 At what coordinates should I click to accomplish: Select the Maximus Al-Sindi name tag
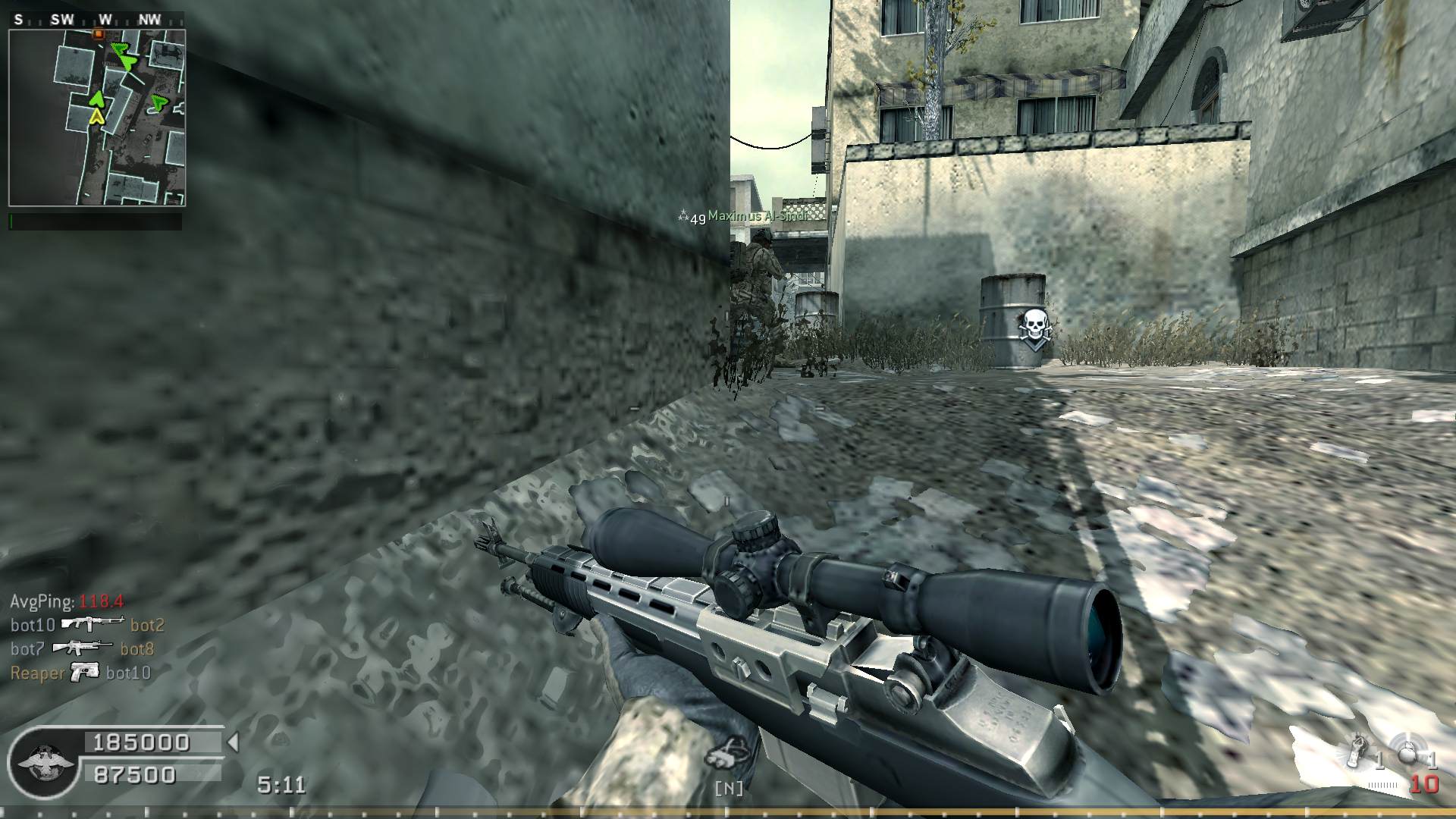point(757,216)
